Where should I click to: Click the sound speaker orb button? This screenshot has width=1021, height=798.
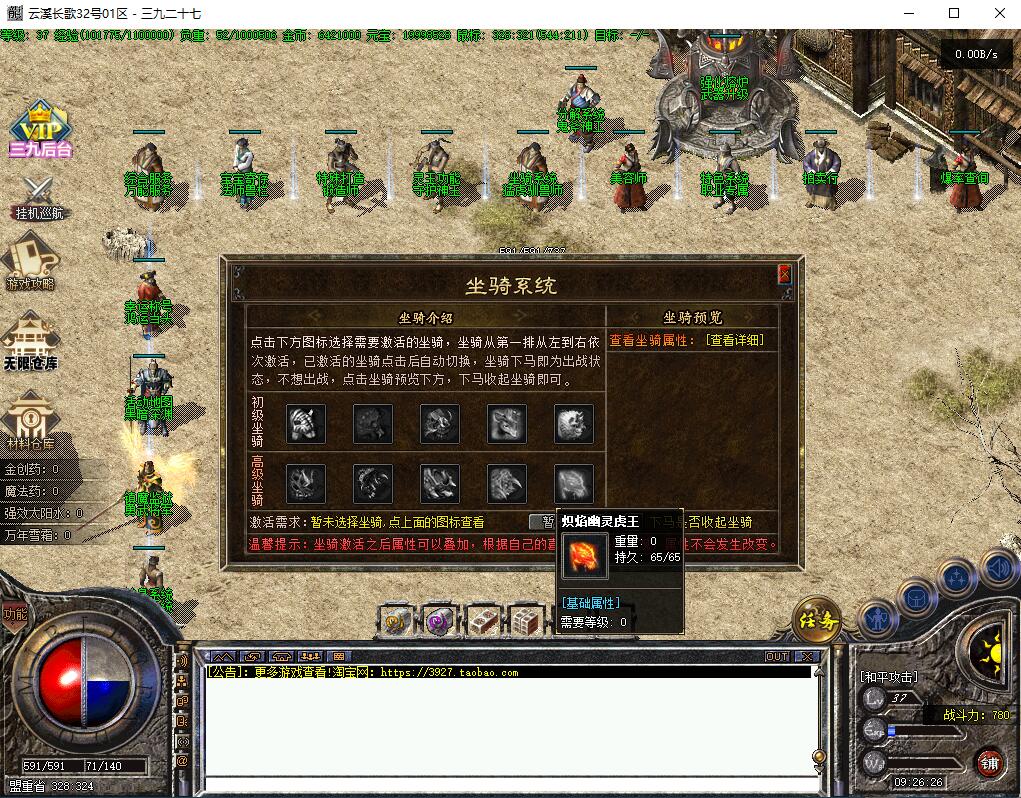tap(999, 569)
